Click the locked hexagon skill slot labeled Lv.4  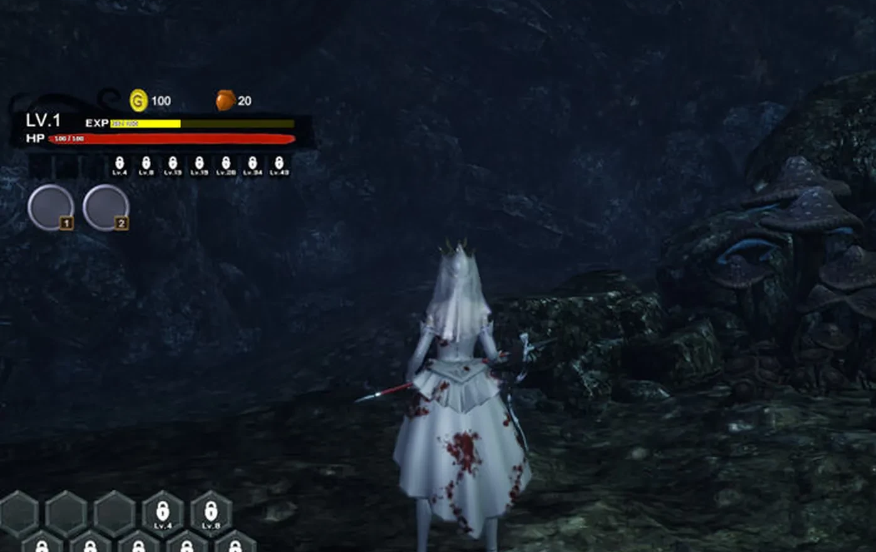click(x=163, y=512)
